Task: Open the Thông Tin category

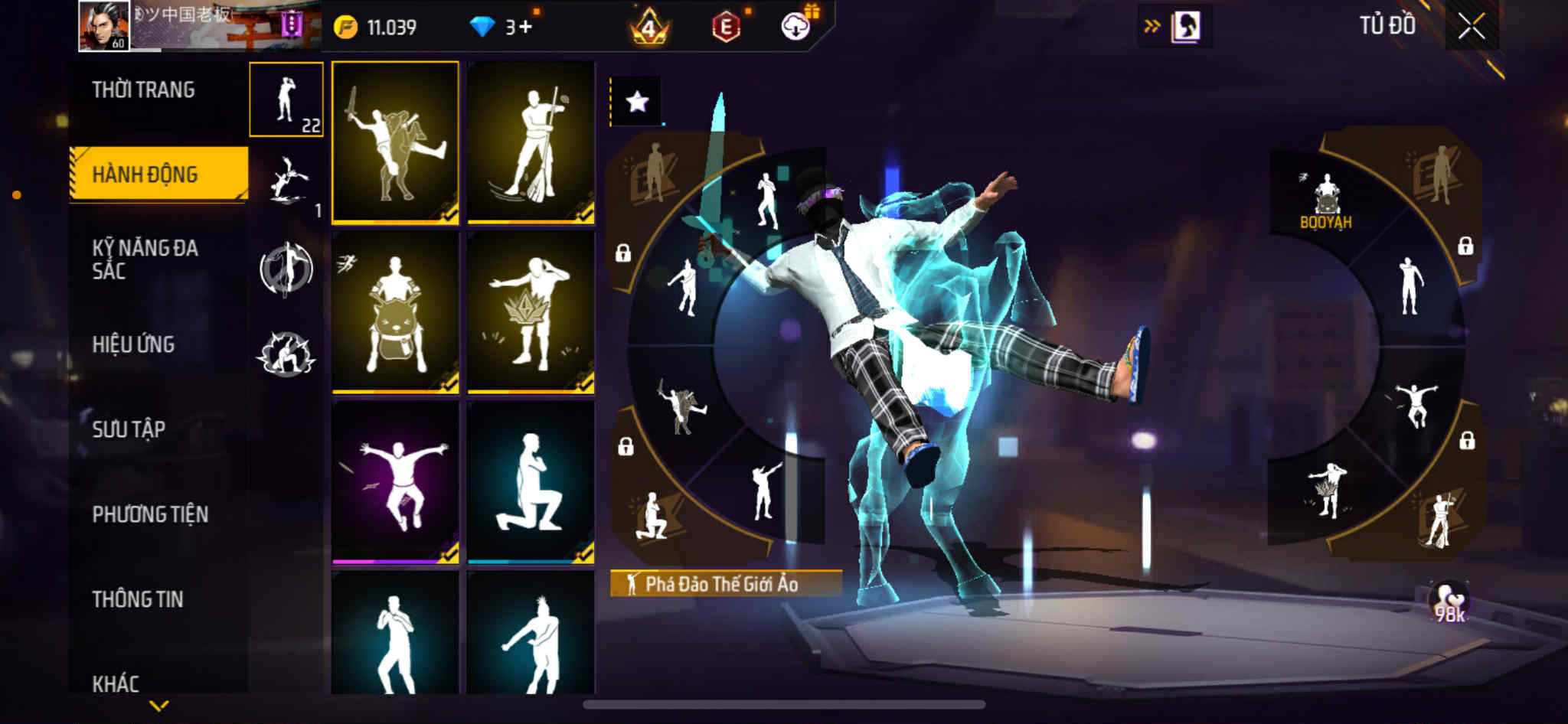Action: point(138,599)
